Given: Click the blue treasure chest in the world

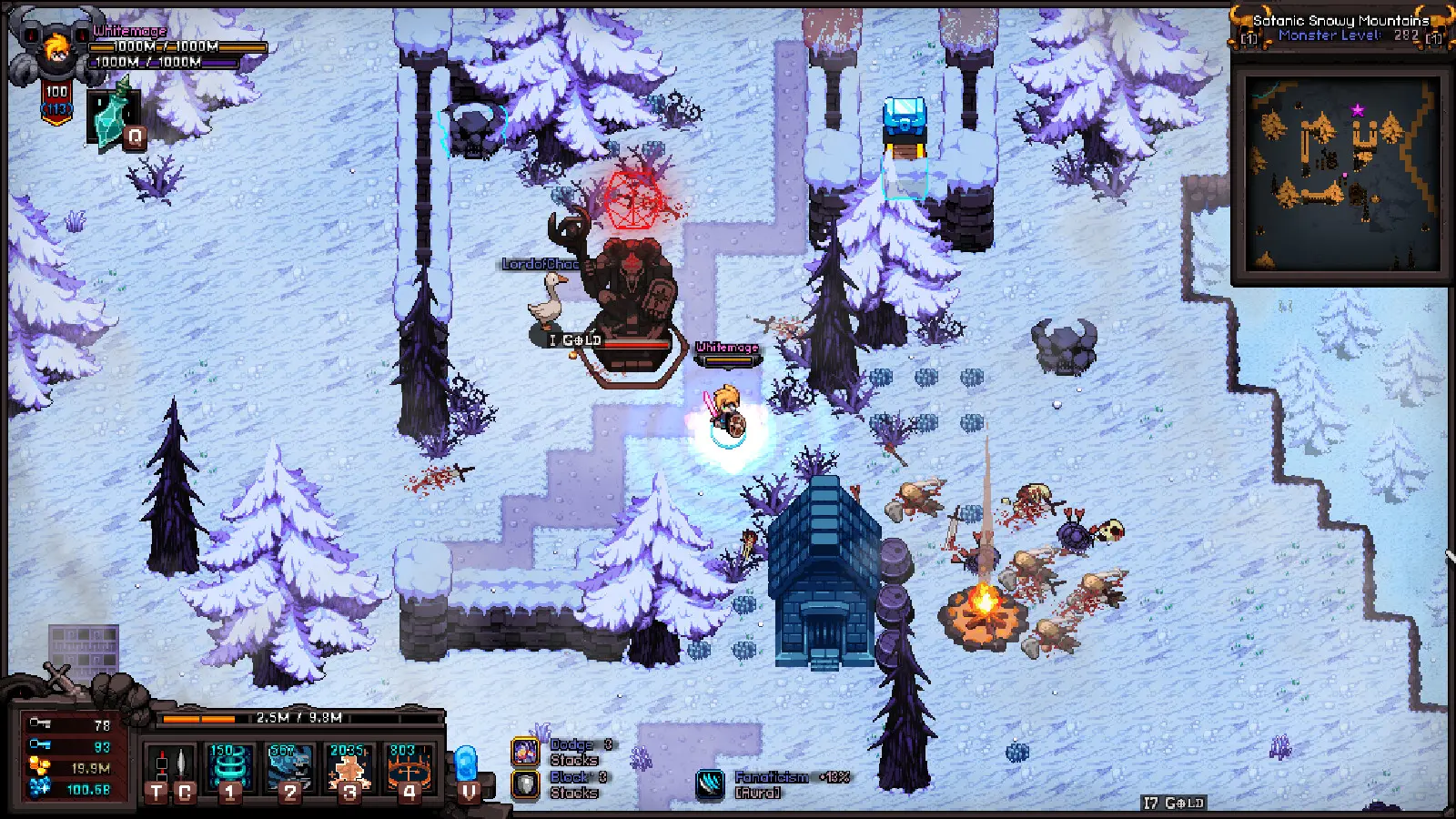Looking at the screenshot, I should click(903, 119).
